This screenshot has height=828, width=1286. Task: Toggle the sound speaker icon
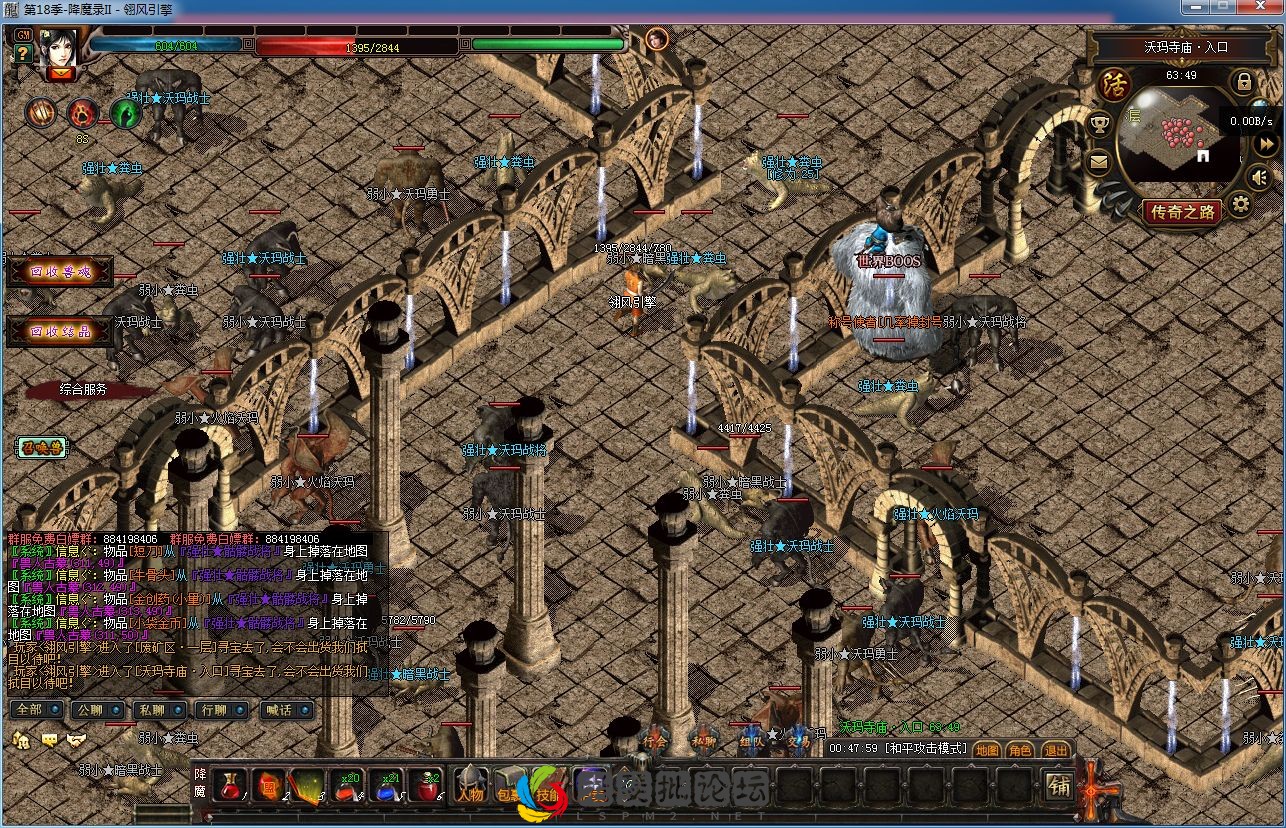point(1261,177)
